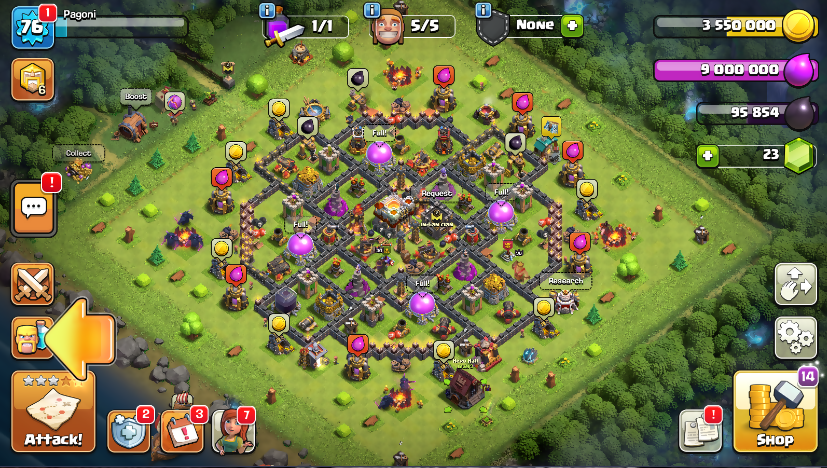Show info for the shield status

485,11
